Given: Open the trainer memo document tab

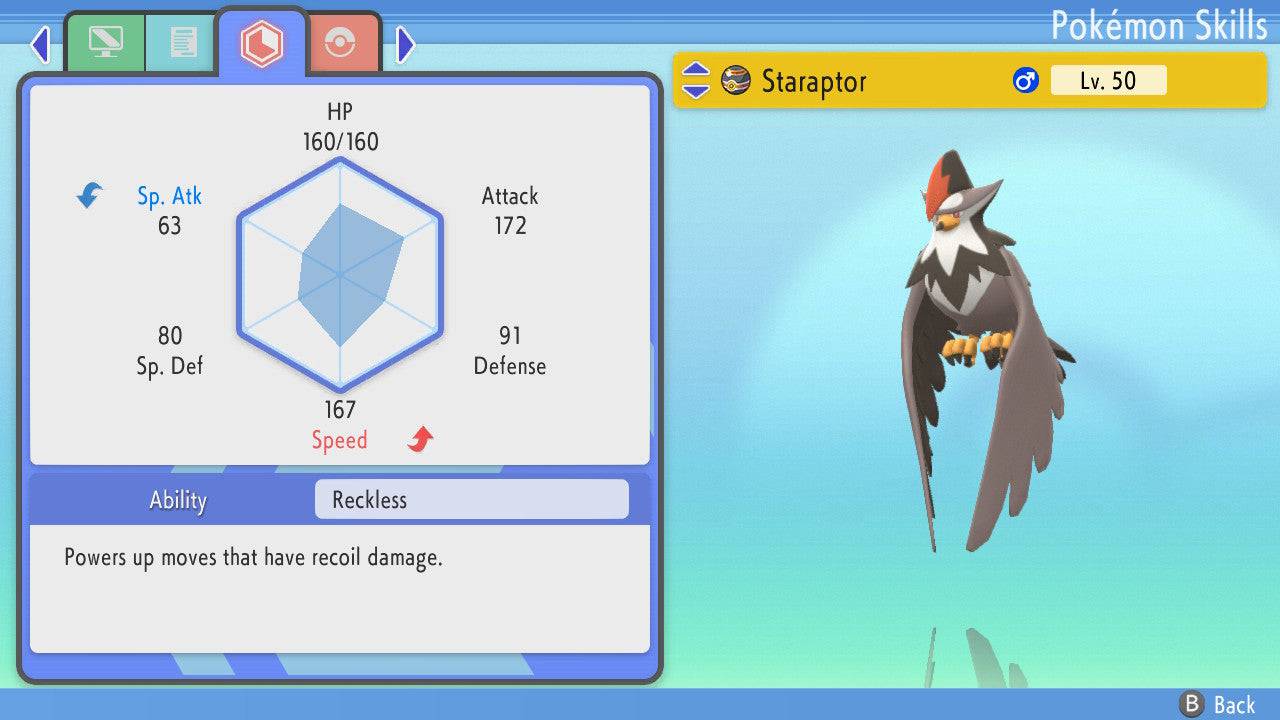Looking at the screenshot, I should [x=182, y=42].
